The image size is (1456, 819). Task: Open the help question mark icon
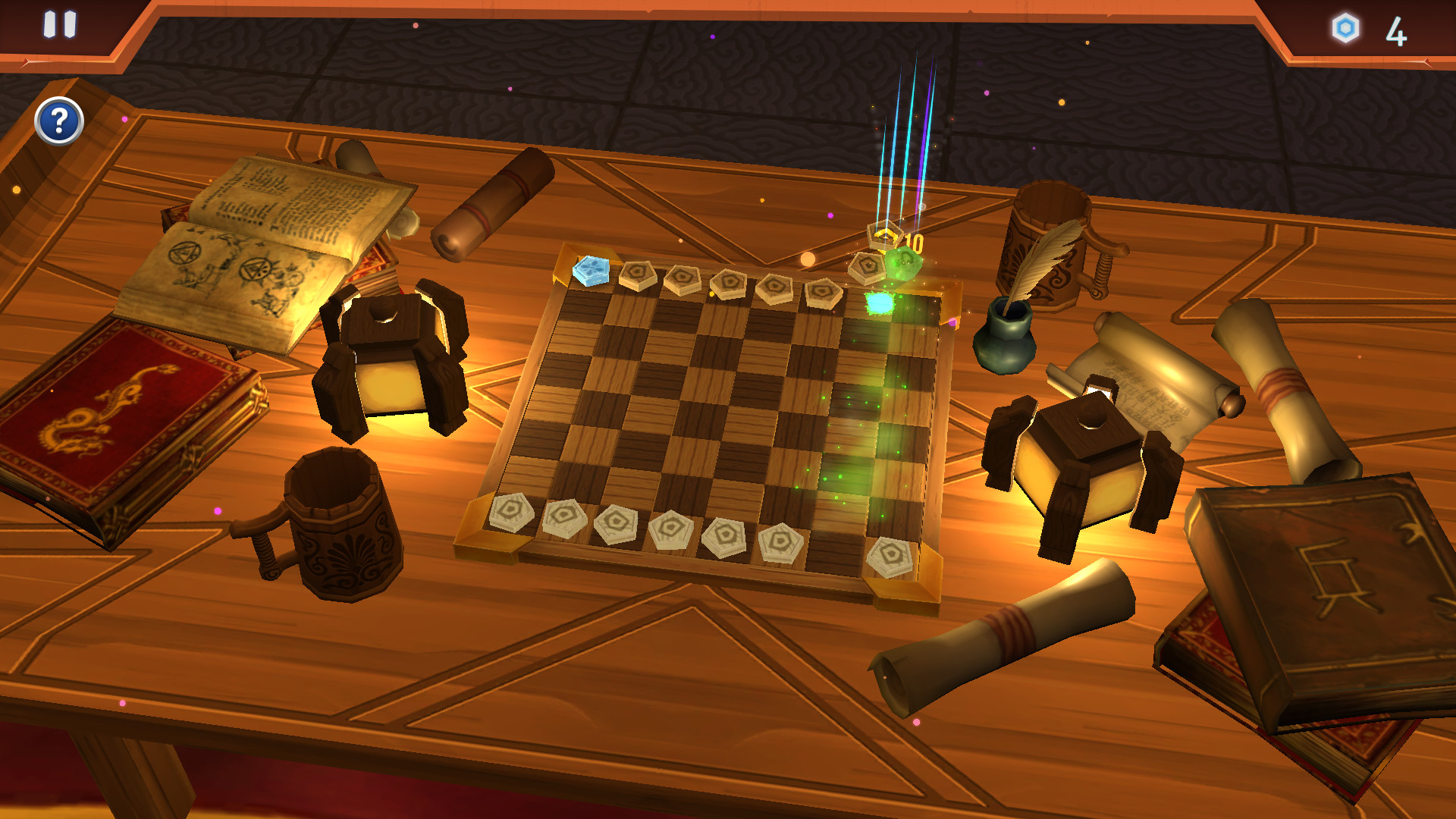(x=58, y=120)
